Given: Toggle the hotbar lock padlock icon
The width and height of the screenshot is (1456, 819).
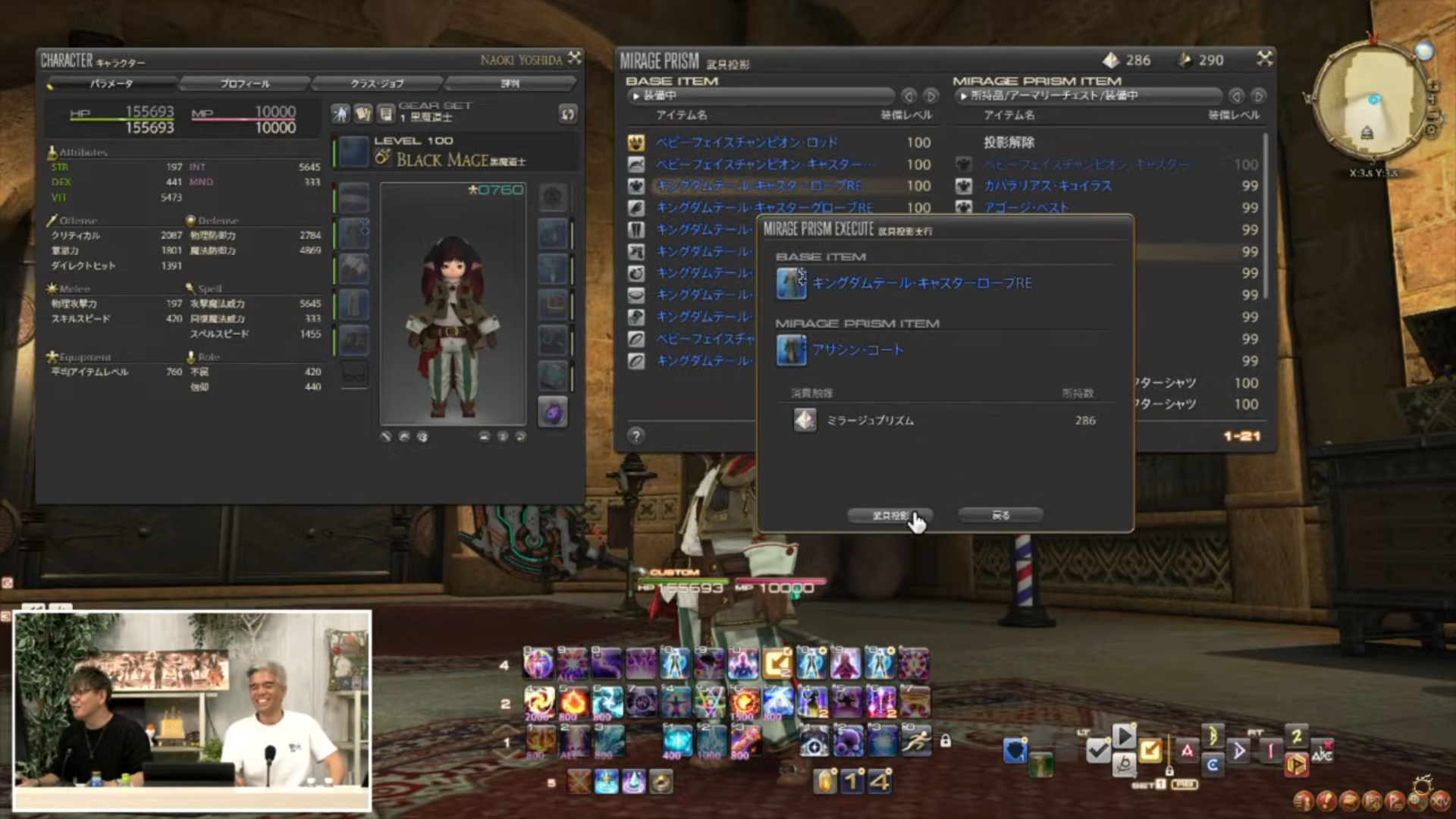Looking at the screenshot, I should [x=946, y=742].
